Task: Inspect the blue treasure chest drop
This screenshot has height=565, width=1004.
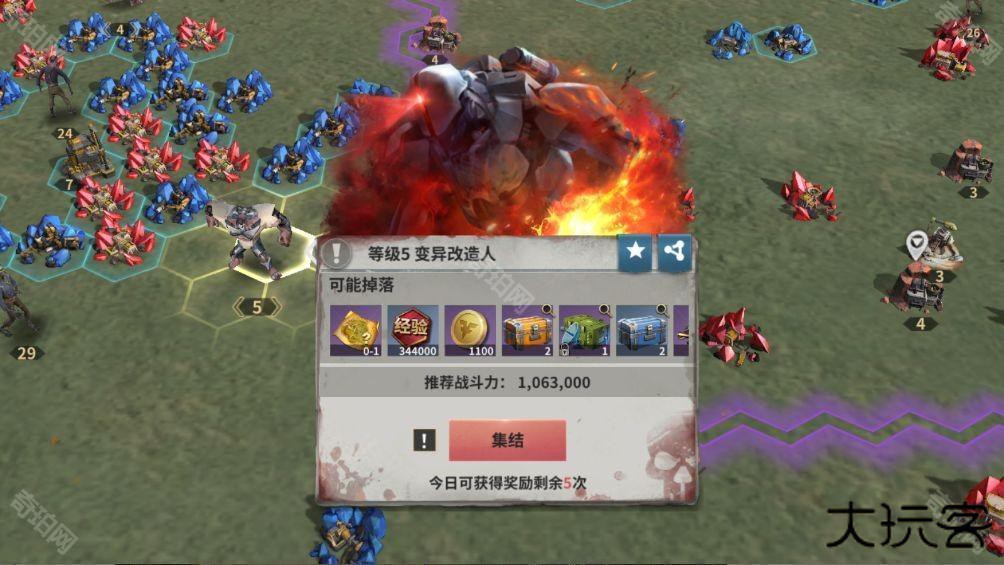Action: pyautogui.click(x=641, y=330)
